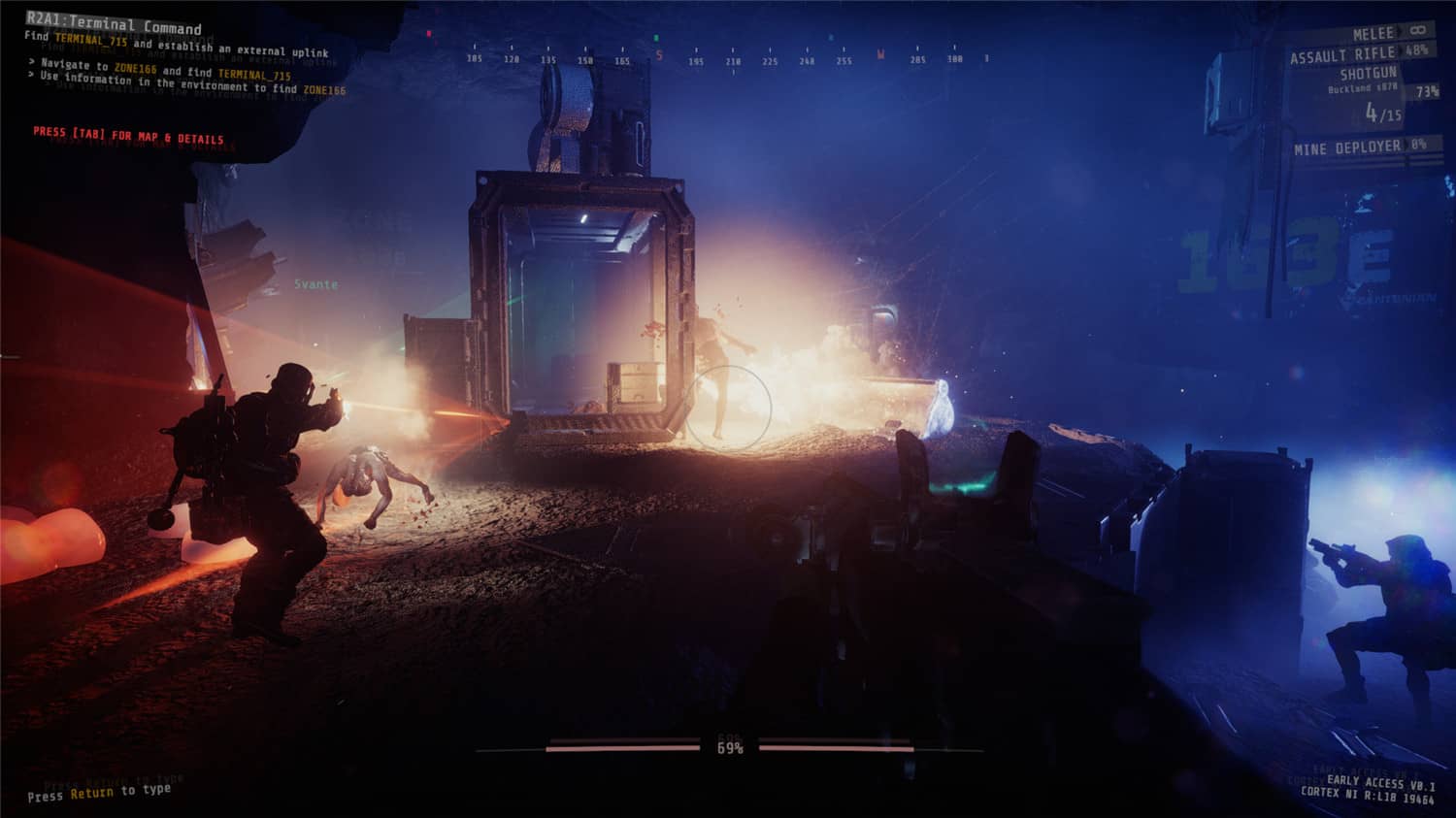The width and height of the screenshot is (1456, 818).
Task: Switch to the ASSAULT RIFLE slot
Action: tap(1342, 54)
